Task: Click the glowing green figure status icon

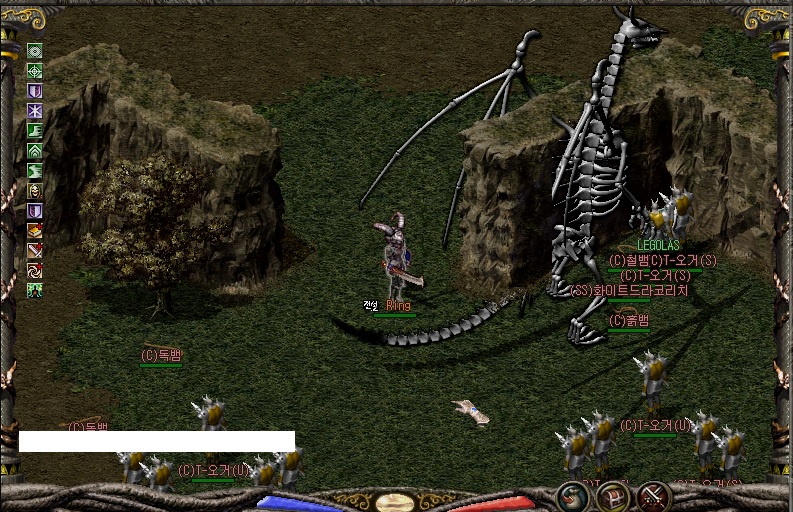Action: pyautogui.click(x=35, y=291)
